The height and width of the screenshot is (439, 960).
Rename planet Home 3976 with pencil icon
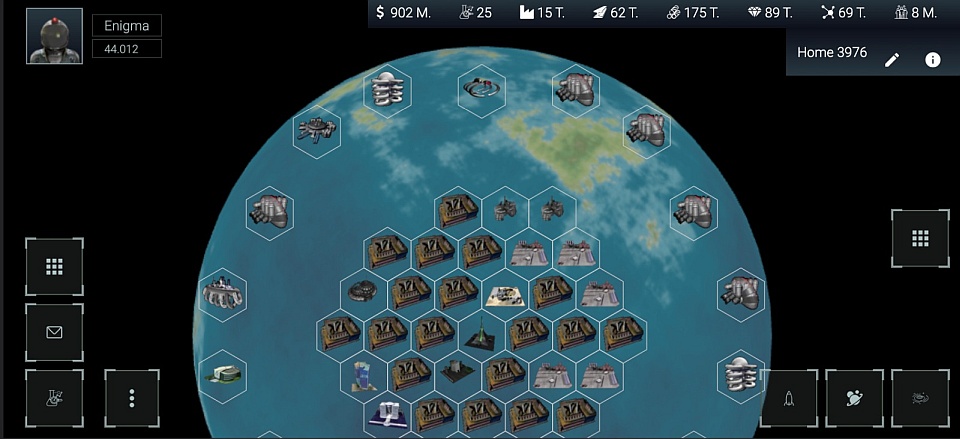(892, 60)
